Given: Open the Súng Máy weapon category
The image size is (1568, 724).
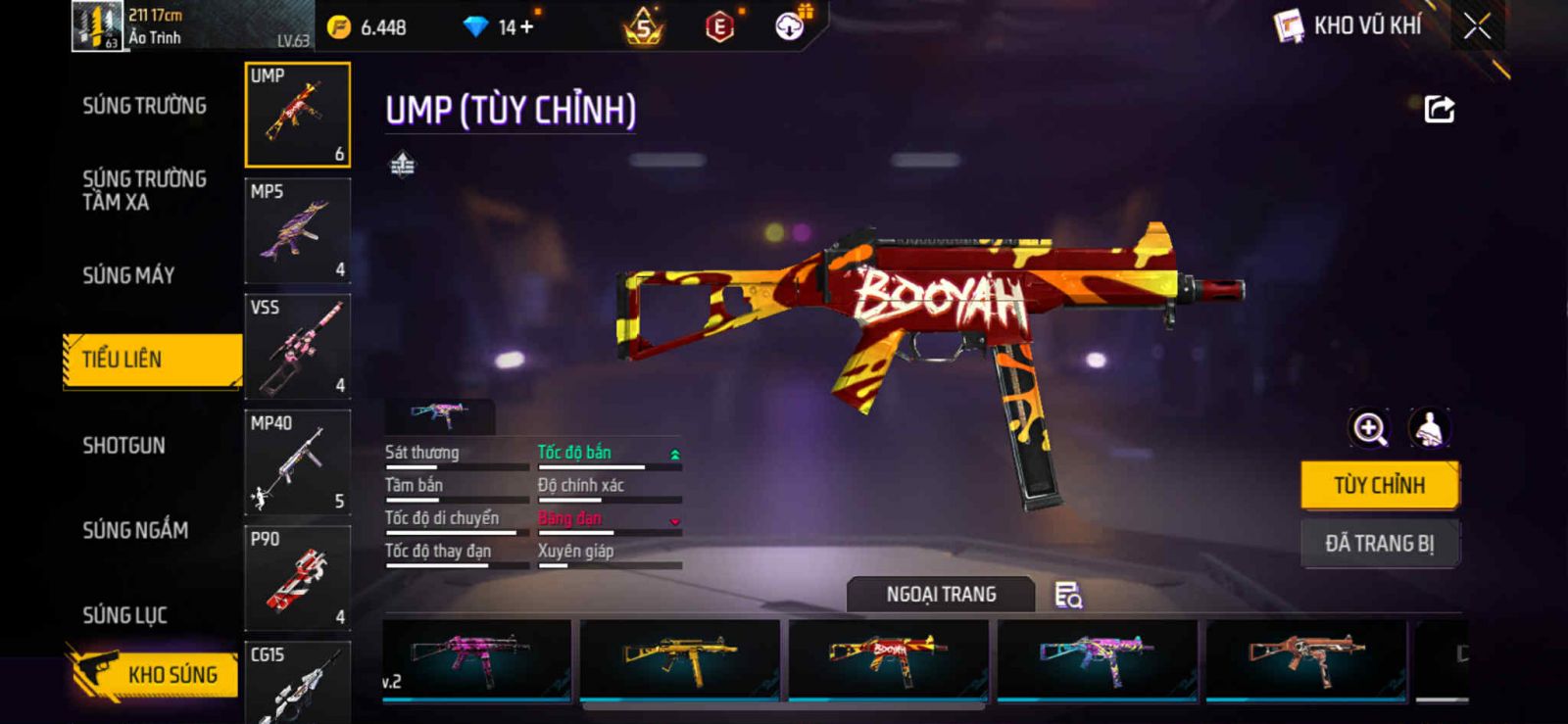Looking at the screenshot, I should point(128,275).
